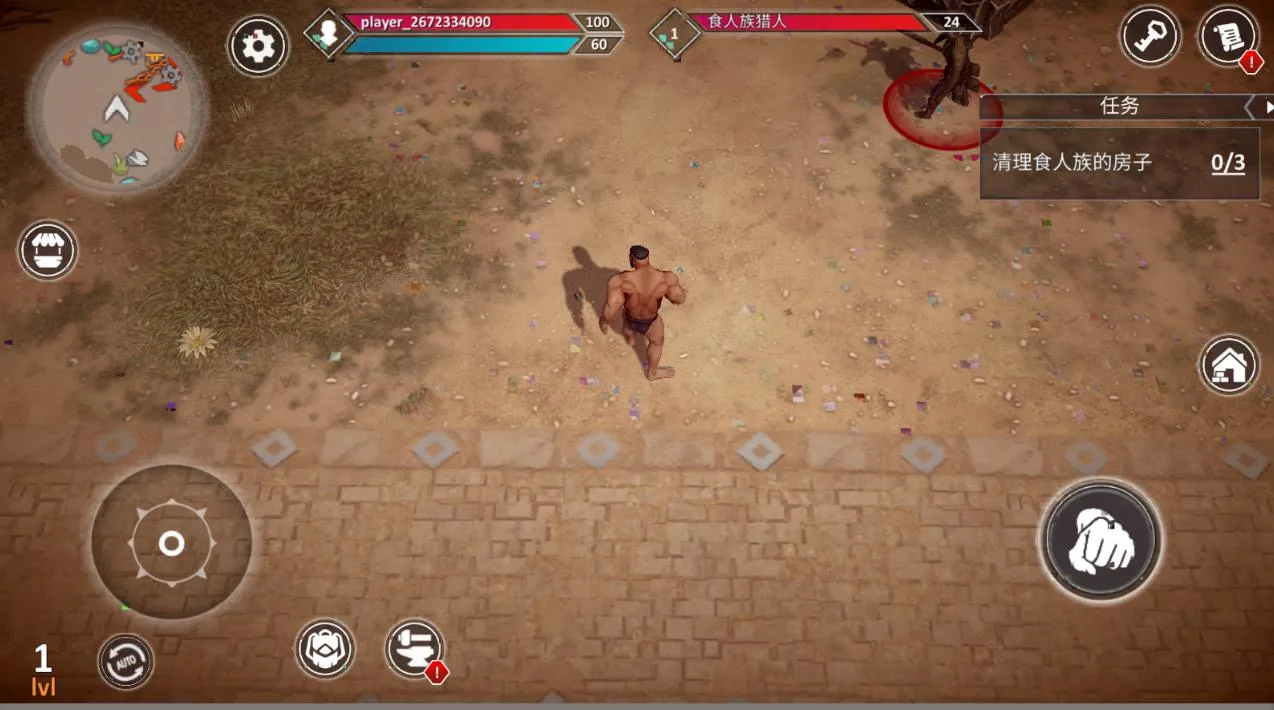Toggle the AUTO mode button
Viewport: 1274px width, 710px height.
pos(126,662)
